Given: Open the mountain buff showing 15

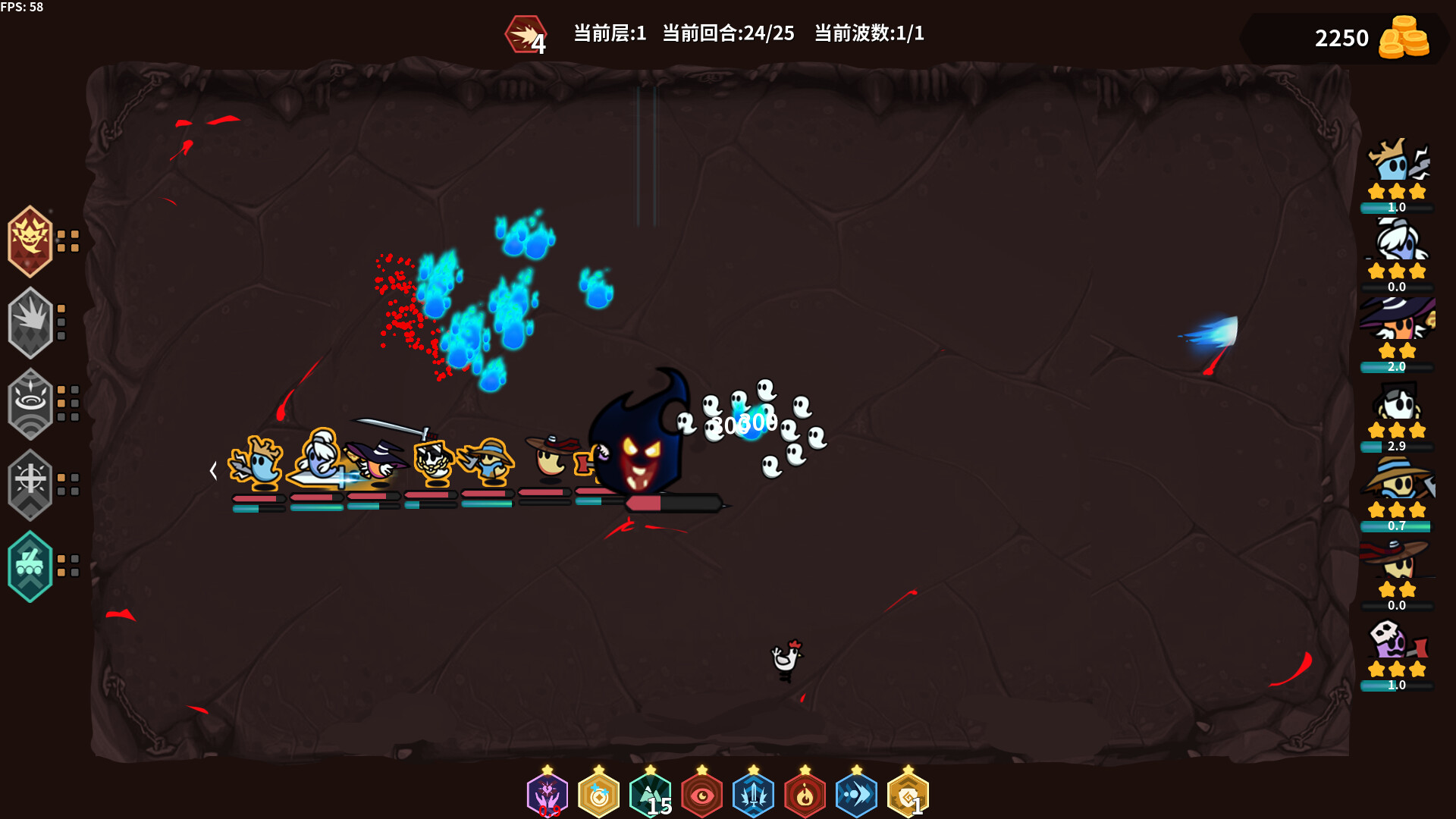Looking at the screenshot, I should 651,795.
